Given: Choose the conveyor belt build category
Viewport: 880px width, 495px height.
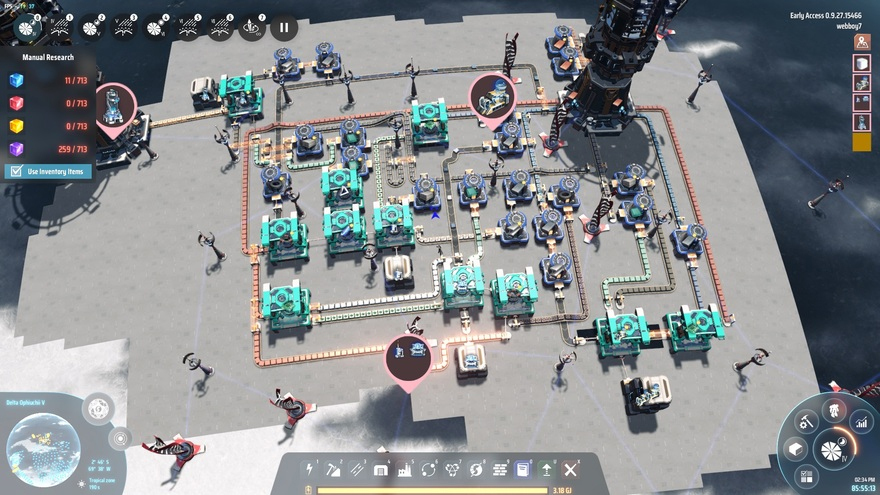Looking at the screenshot, I should click(357, 469).
